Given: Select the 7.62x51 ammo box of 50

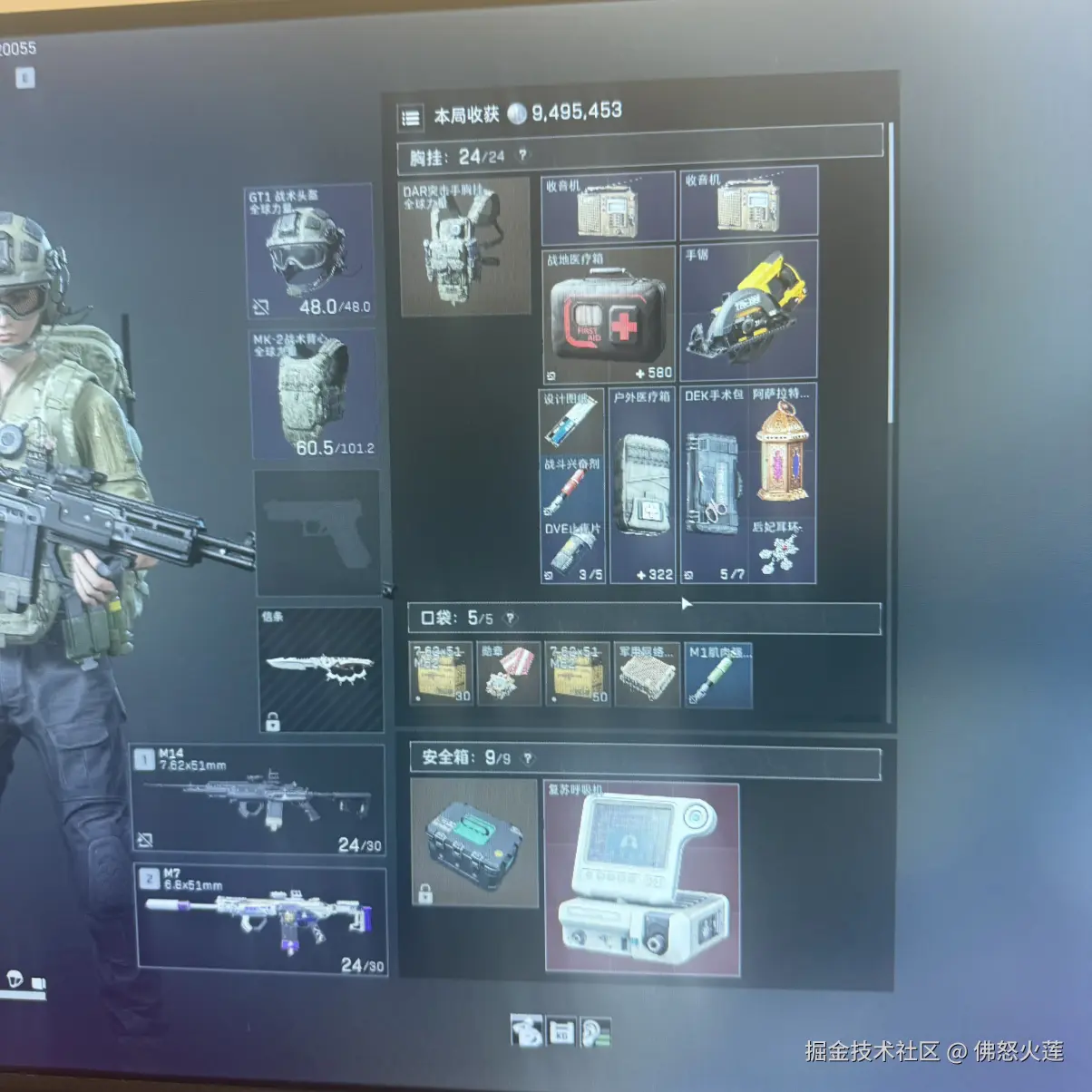Looking at the screenshot, I should (x=578, y=675).
